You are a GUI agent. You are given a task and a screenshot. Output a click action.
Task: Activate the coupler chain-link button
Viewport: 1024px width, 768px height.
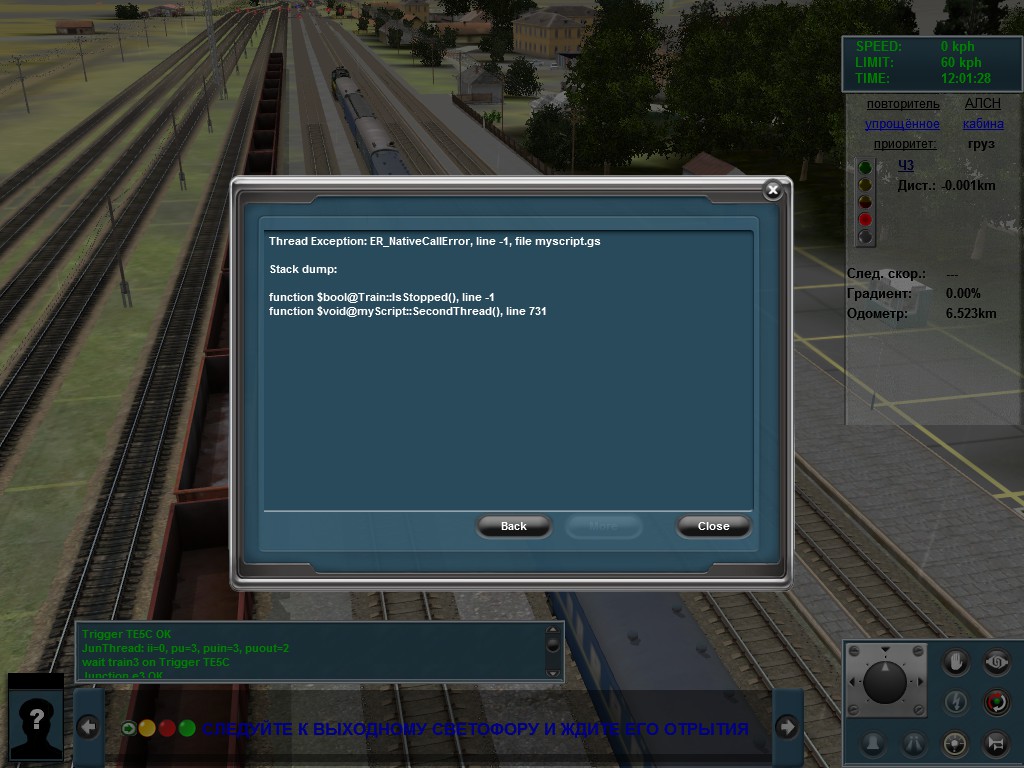click(x=996, y=662)
